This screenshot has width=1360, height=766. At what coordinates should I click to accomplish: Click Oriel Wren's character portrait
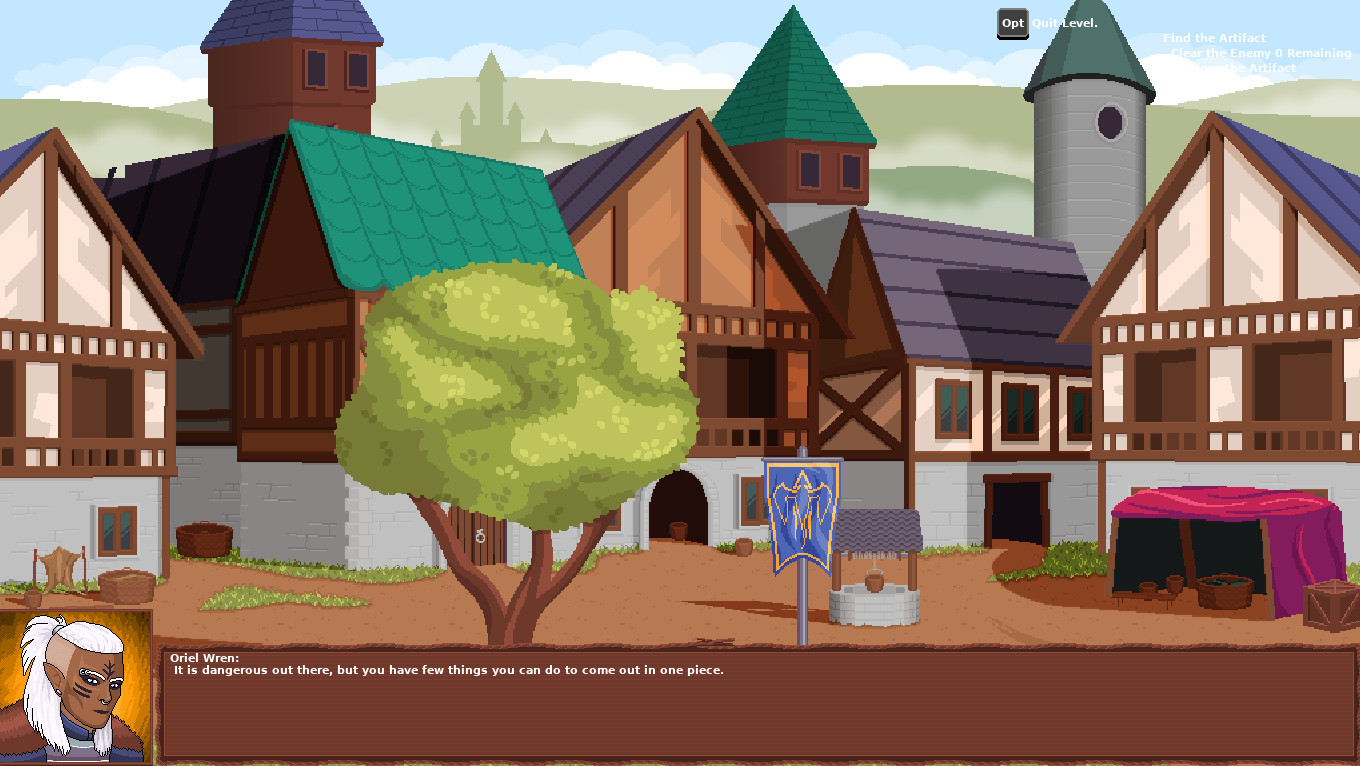coord(77,690)
